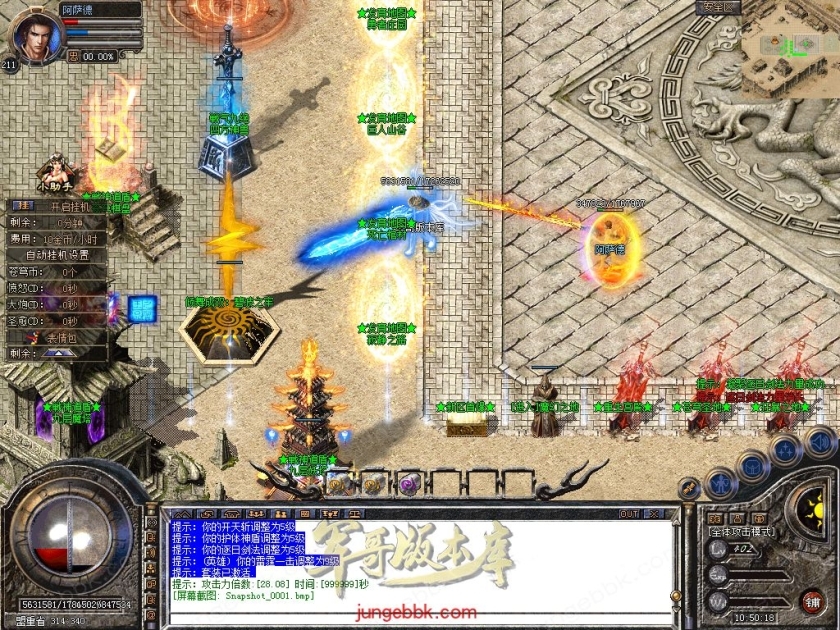
Task: Click the red 铺 shop button
Action: coord(812,601)
